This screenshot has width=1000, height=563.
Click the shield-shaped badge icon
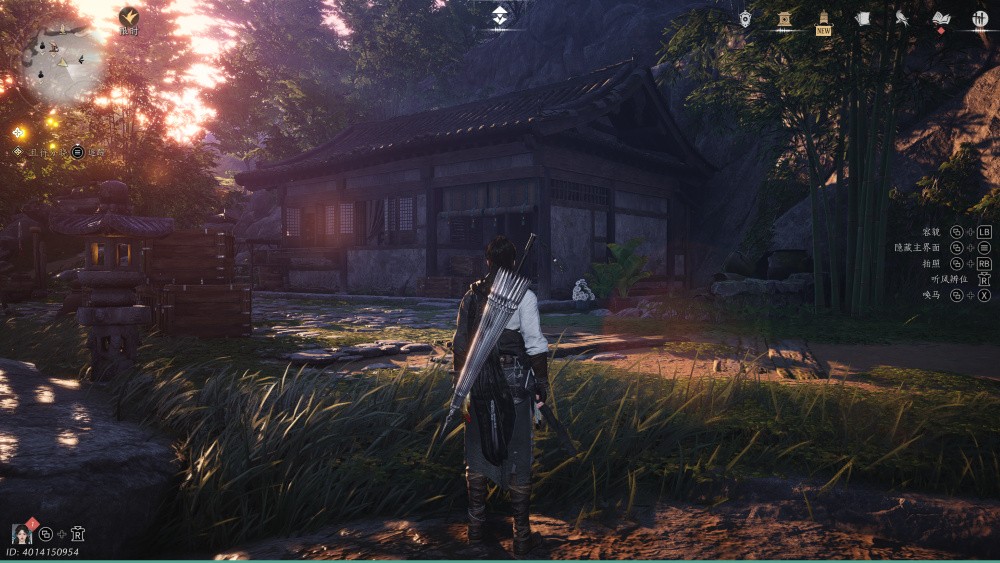click(x=745, y=18)
